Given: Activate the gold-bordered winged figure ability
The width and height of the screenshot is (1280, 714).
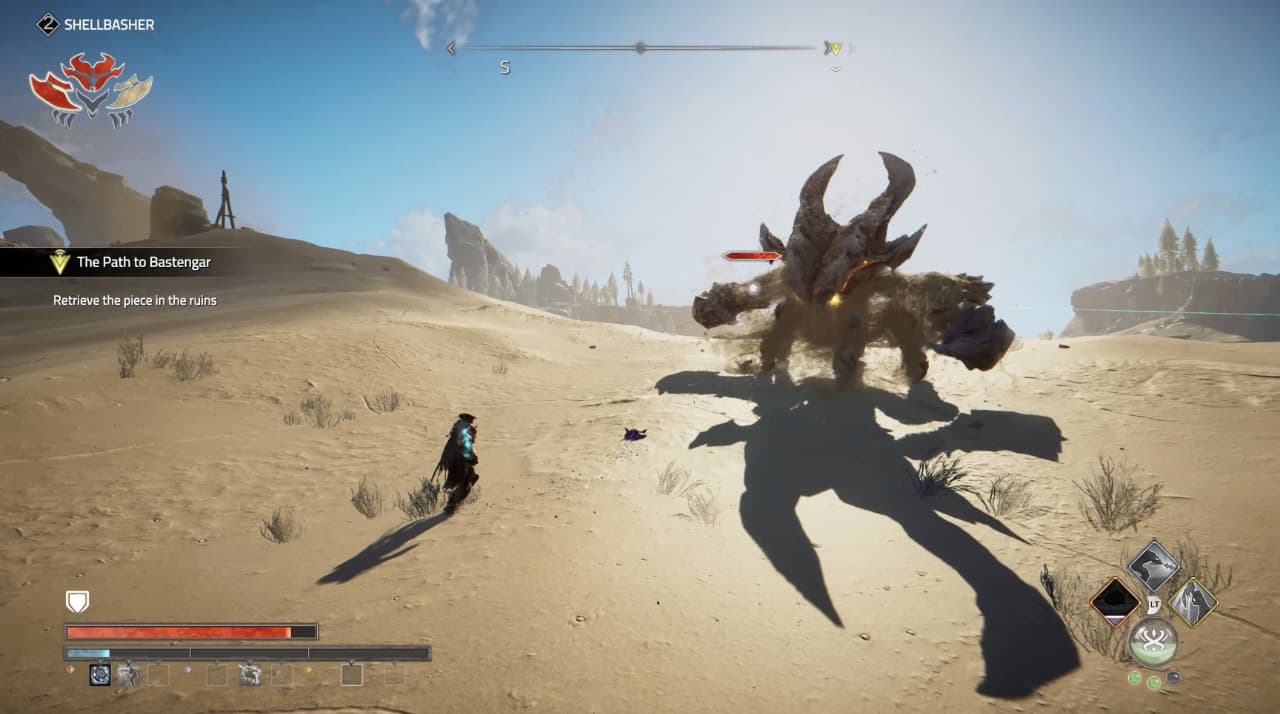Looking at the screenshot, I should pyautogui.click(x=1193, y=602).
